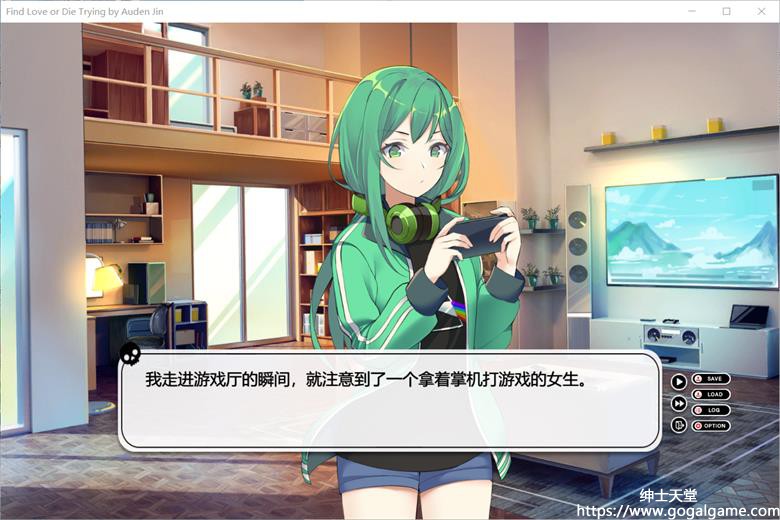Close the game window
The height and width of the screenshot is (520, 780).
coord(761,11)
